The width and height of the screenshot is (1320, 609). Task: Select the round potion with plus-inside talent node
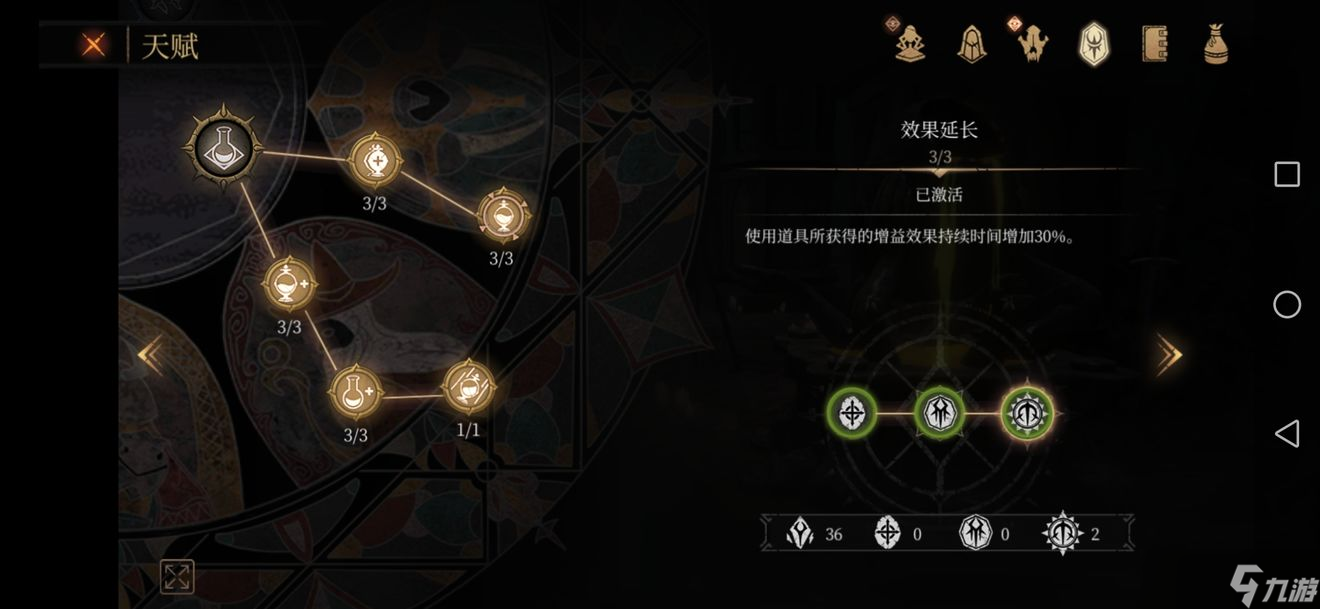pos(376,160)
